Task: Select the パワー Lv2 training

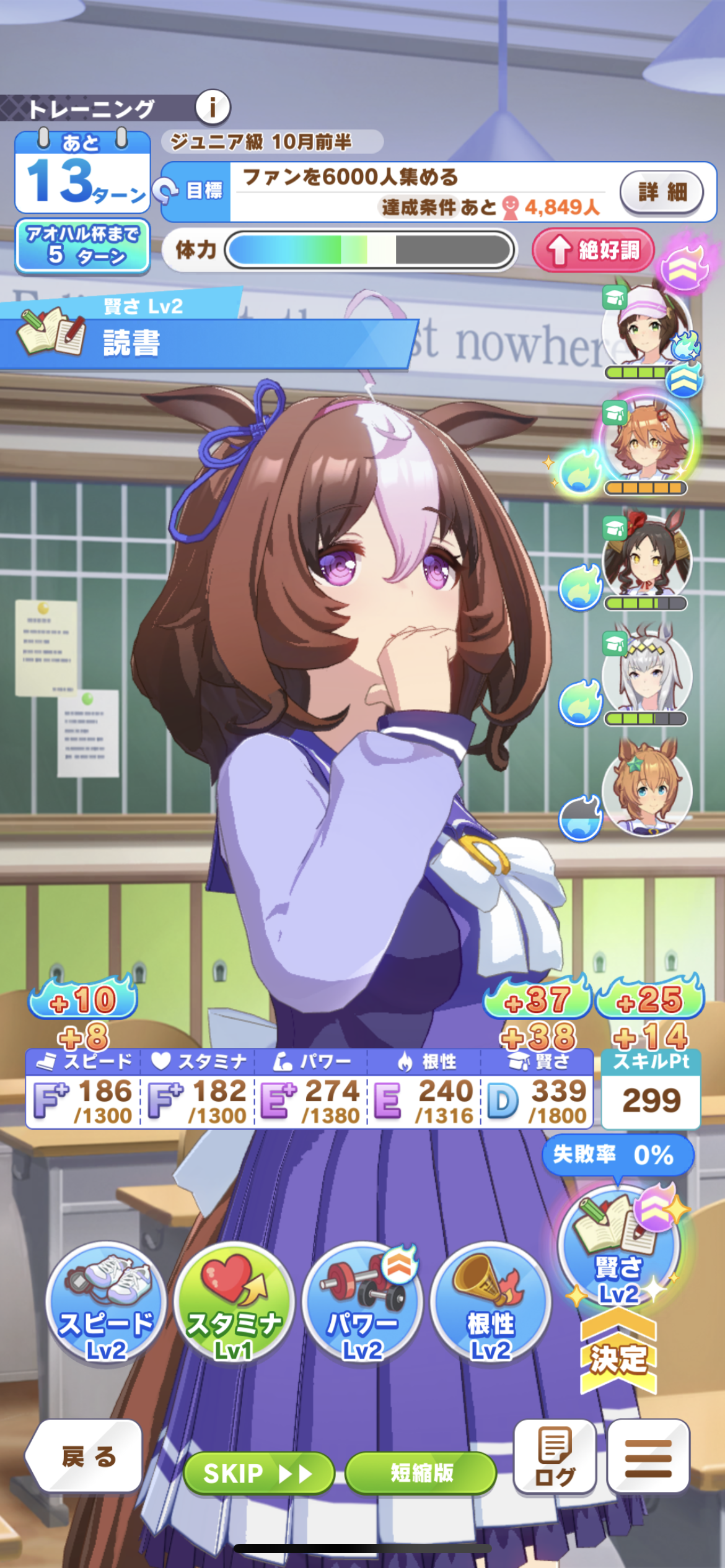Action: point(362,1304)
